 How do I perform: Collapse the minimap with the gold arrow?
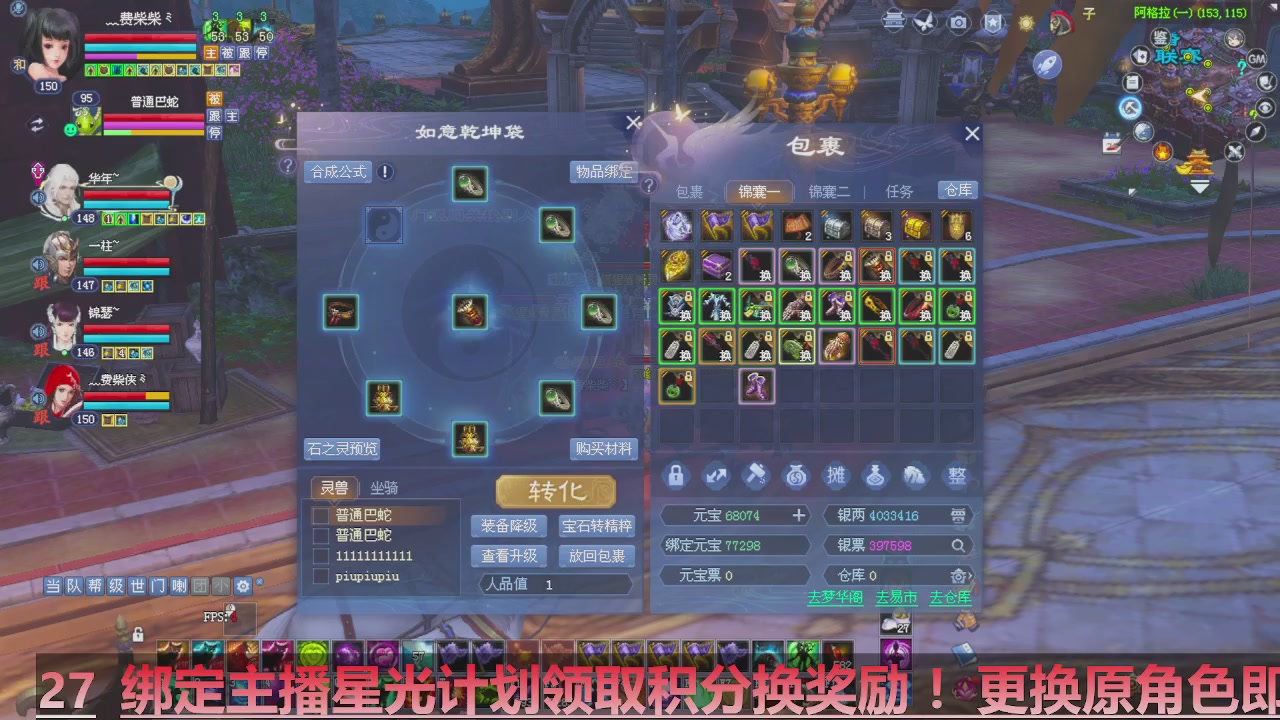[x=1199, y=186]
